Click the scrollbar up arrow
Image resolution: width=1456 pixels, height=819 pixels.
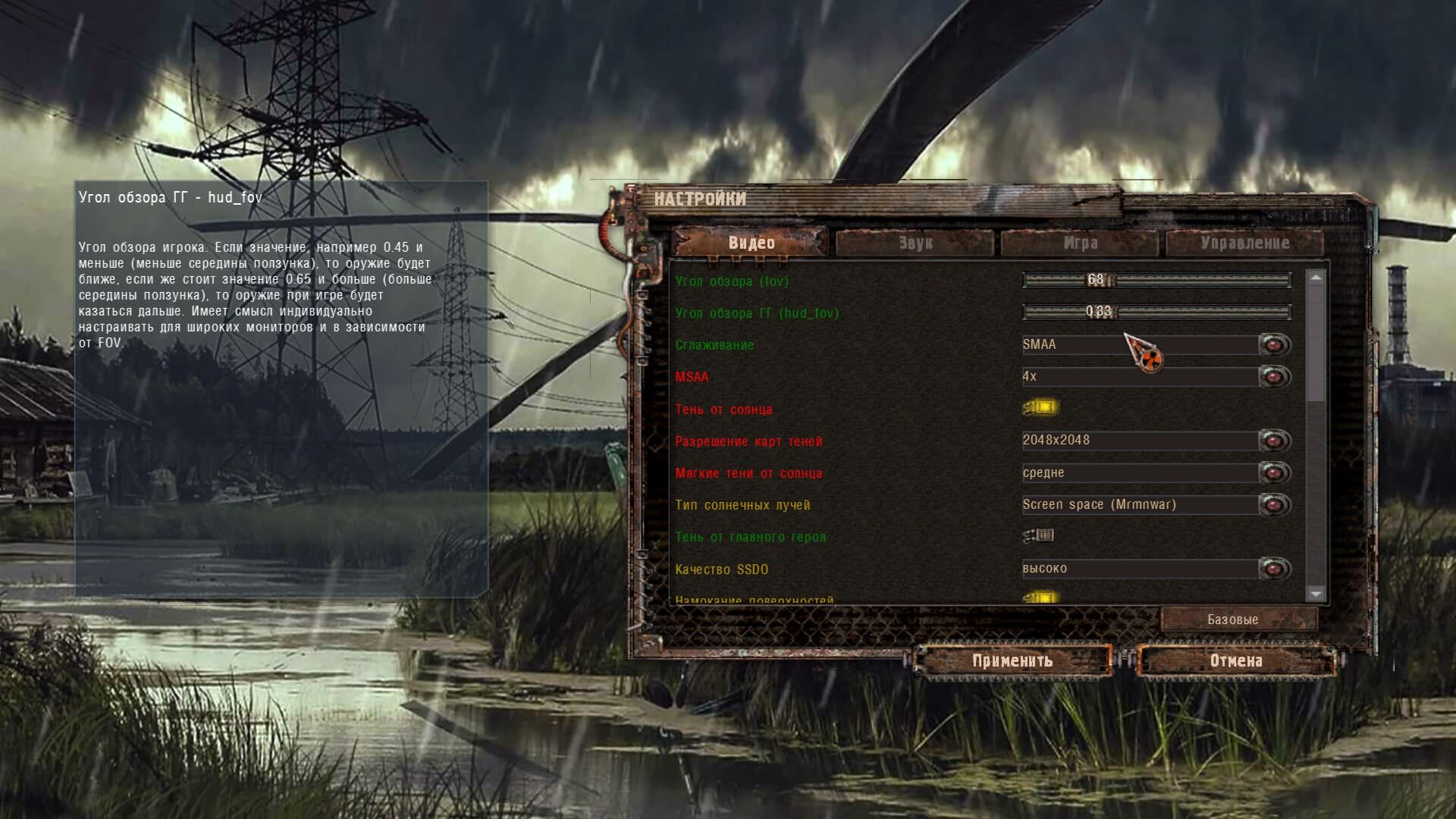click(x=1316, y=278)
